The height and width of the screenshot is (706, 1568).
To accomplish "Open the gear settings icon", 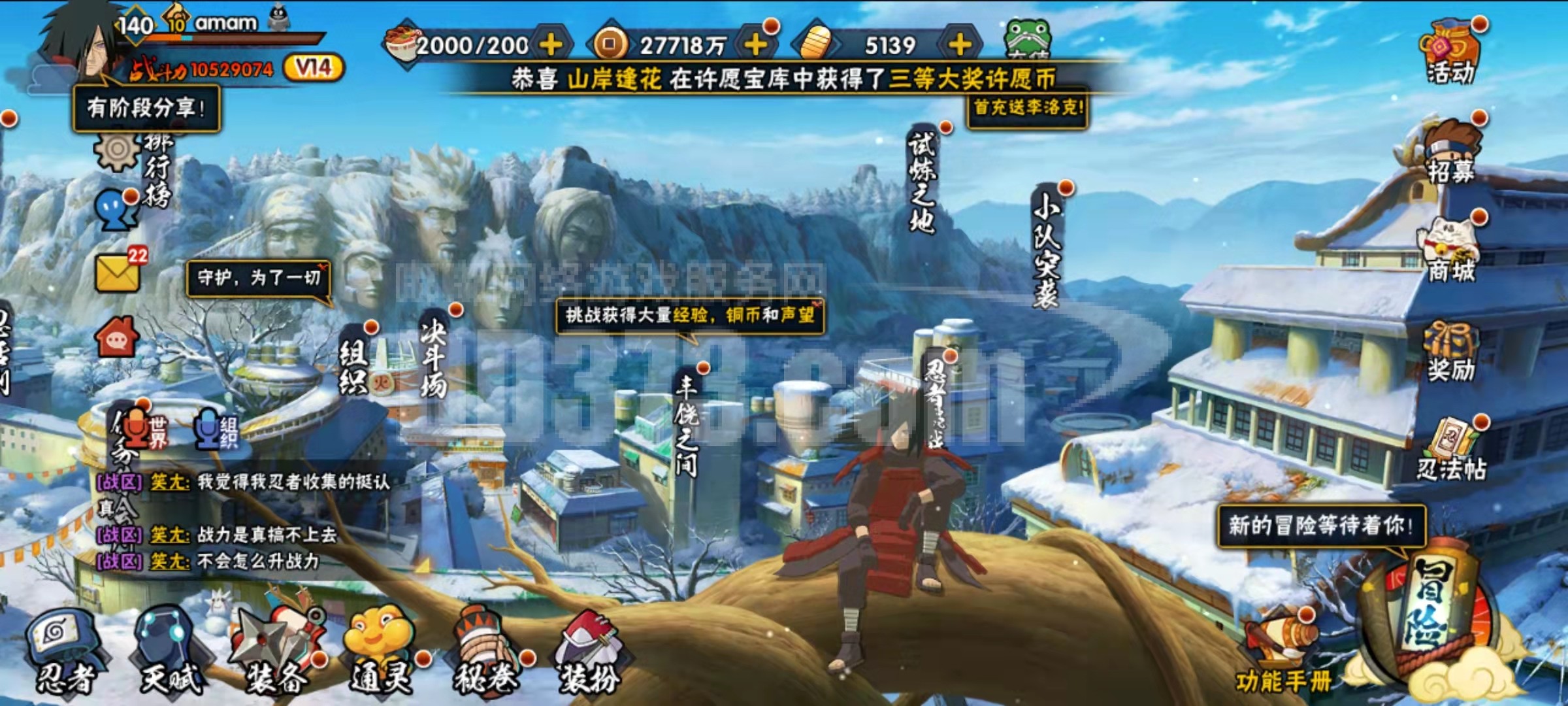I will click(116, 150).
